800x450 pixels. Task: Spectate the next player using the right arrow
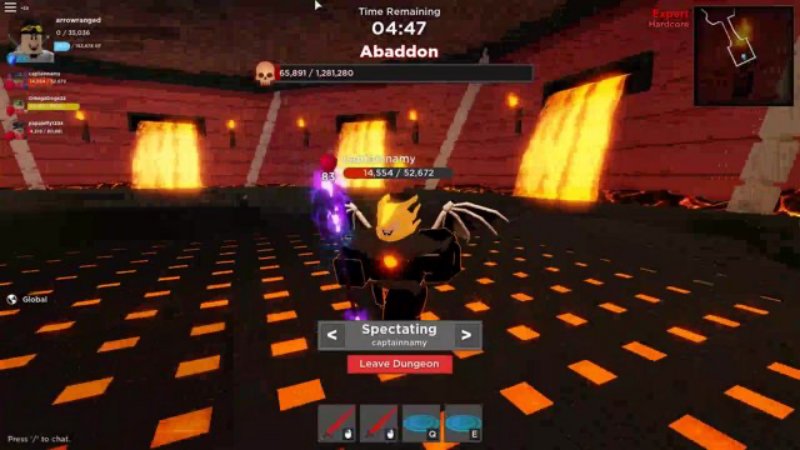pyautogui.click(x=465, y=335)
